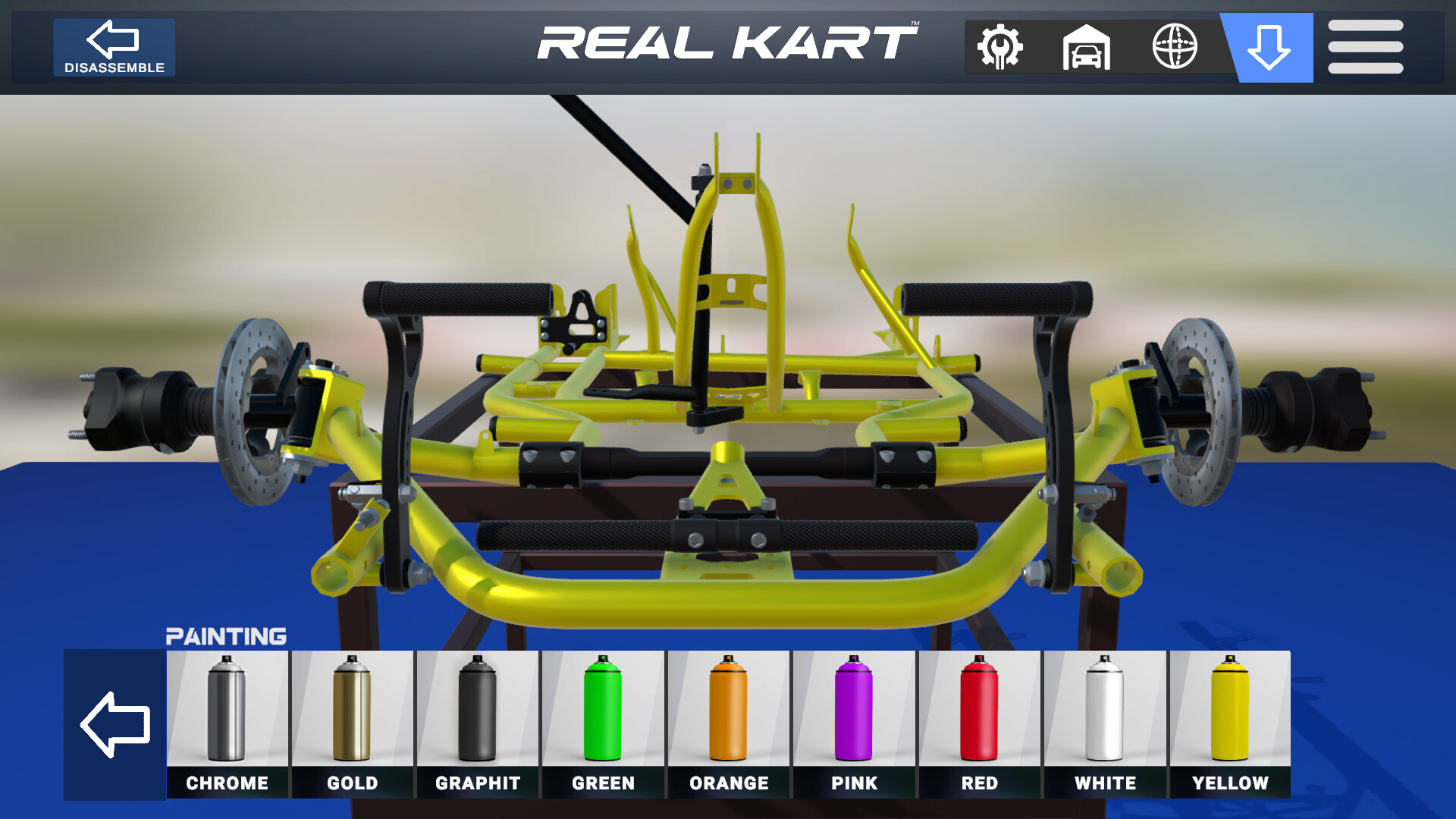Open the orbit globe view
1456x819 pixels.
pos(1175,47)
